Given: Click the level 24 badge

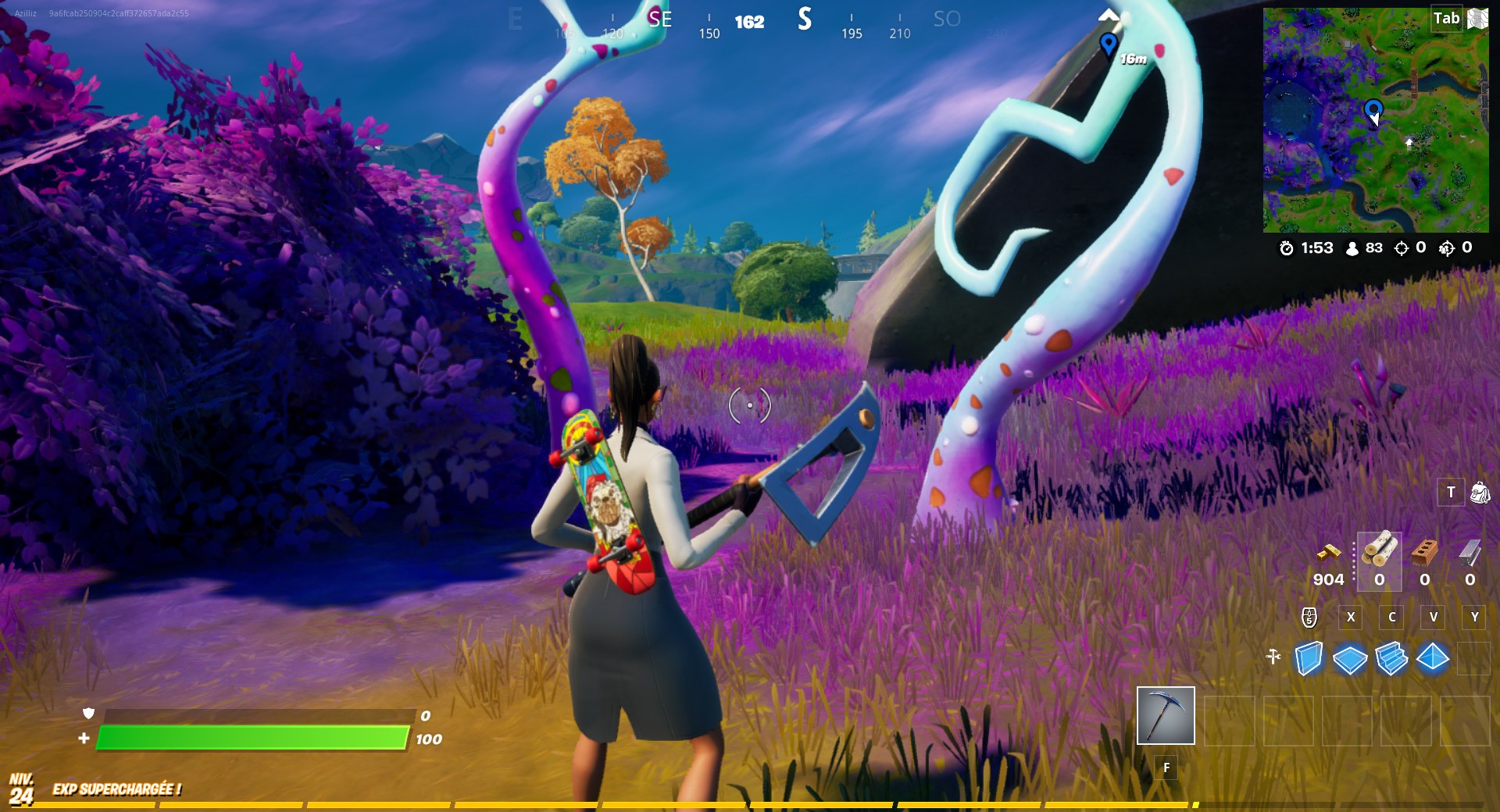Looking at the screenshot, I should click(x=23, y=789).
